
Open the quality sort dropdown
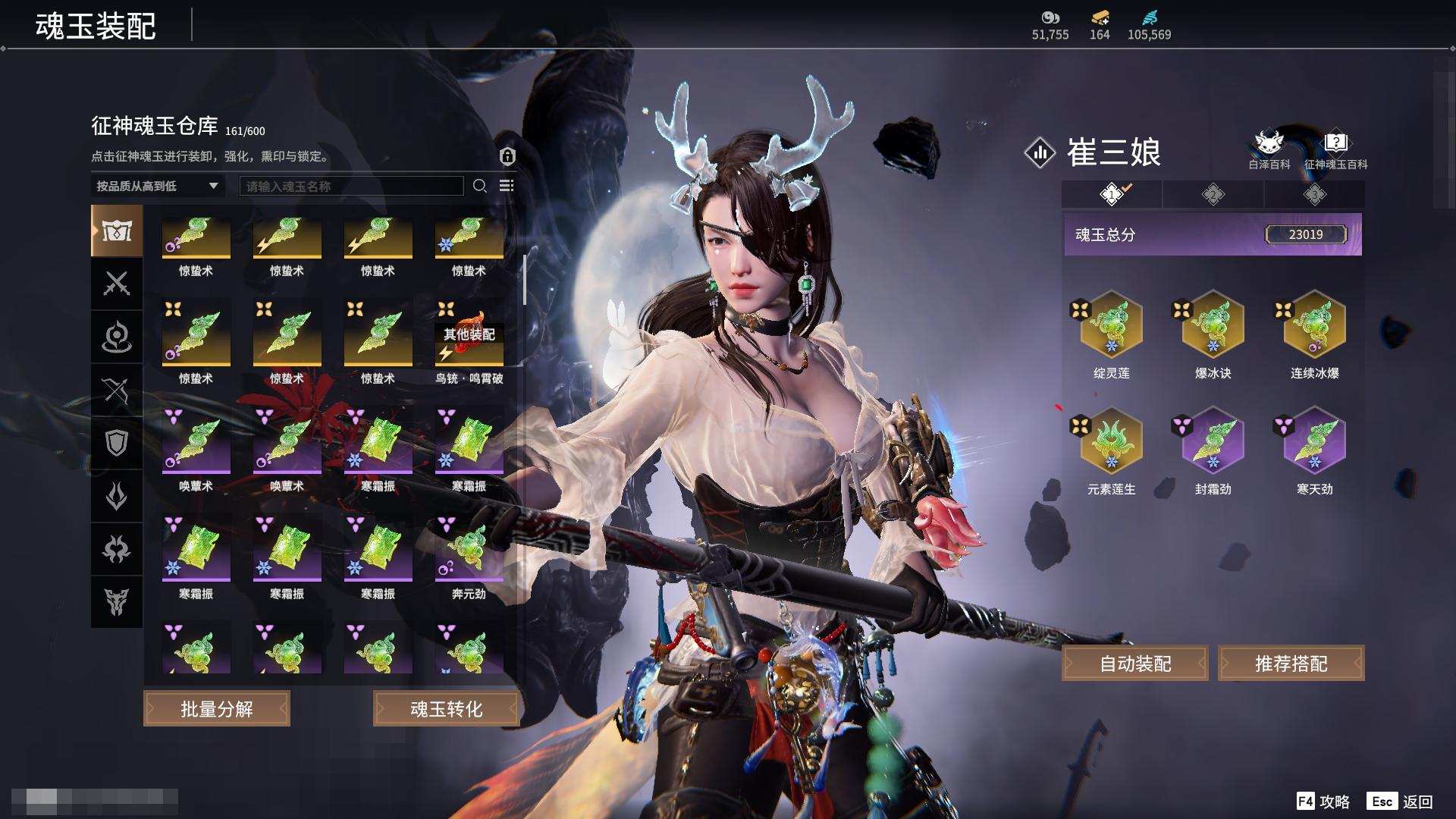coord(157,186)
